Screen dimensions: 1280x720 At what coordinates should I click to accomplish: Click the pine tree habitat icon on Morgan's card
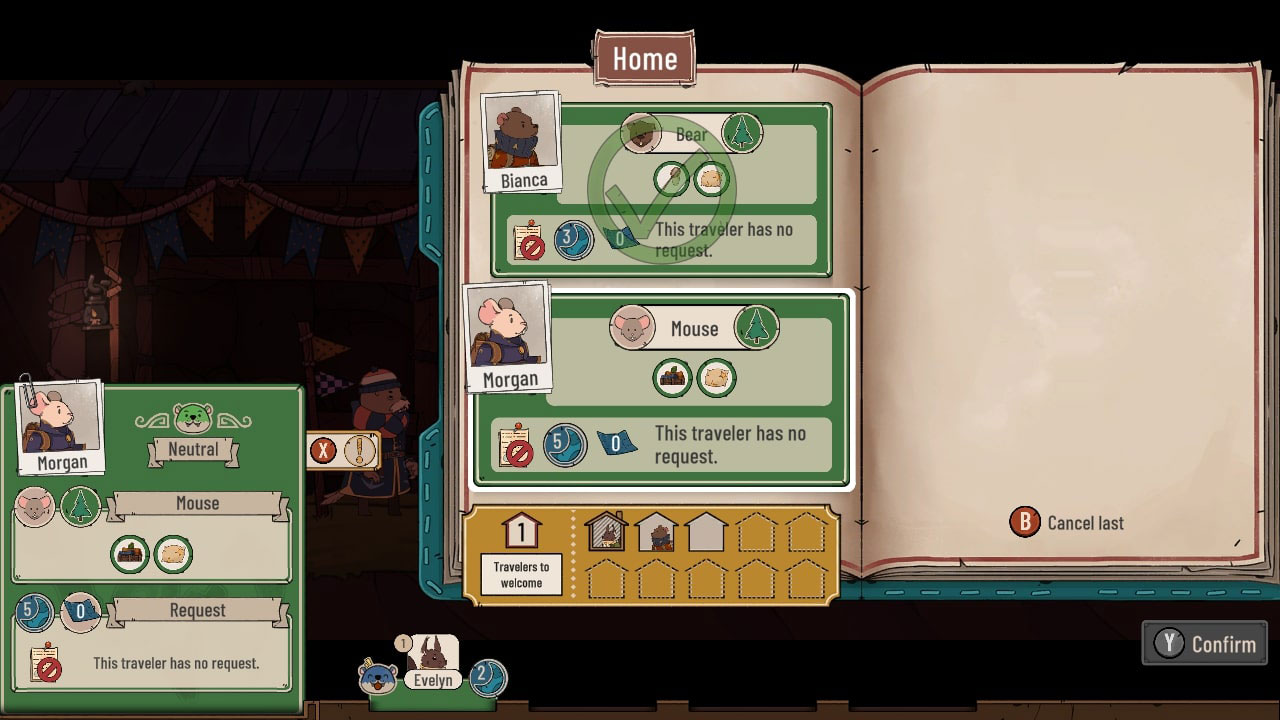[x=759, y=327]
